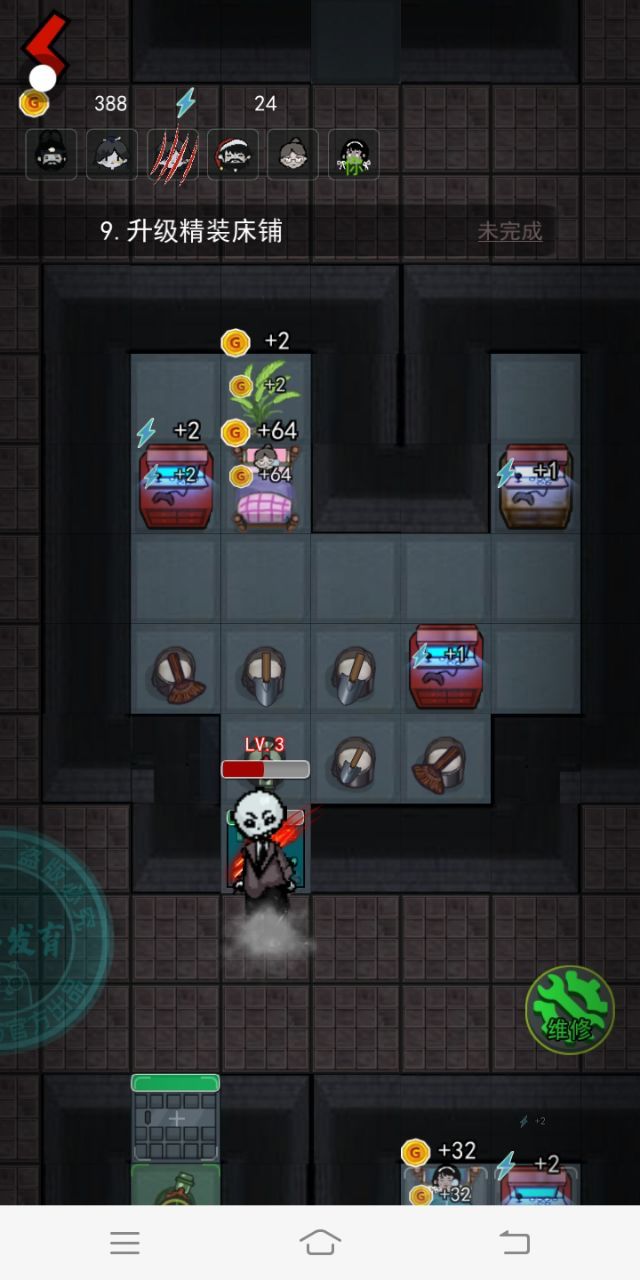Viewport: 640px width, 1280px height.
Task: Select the bearded man with cap portrait
Action: 51,155
